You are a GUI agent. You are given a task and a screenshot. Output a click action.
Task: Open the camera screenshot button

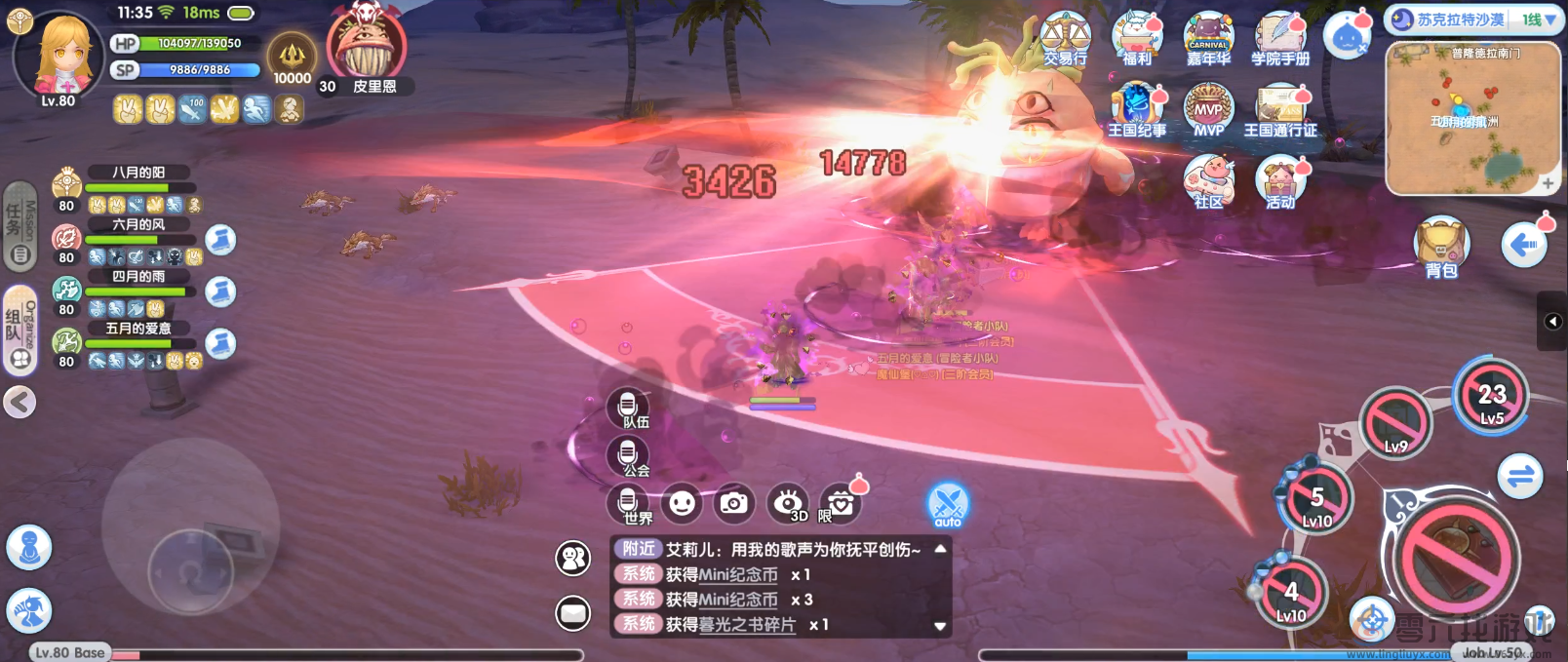click(733, 503)
